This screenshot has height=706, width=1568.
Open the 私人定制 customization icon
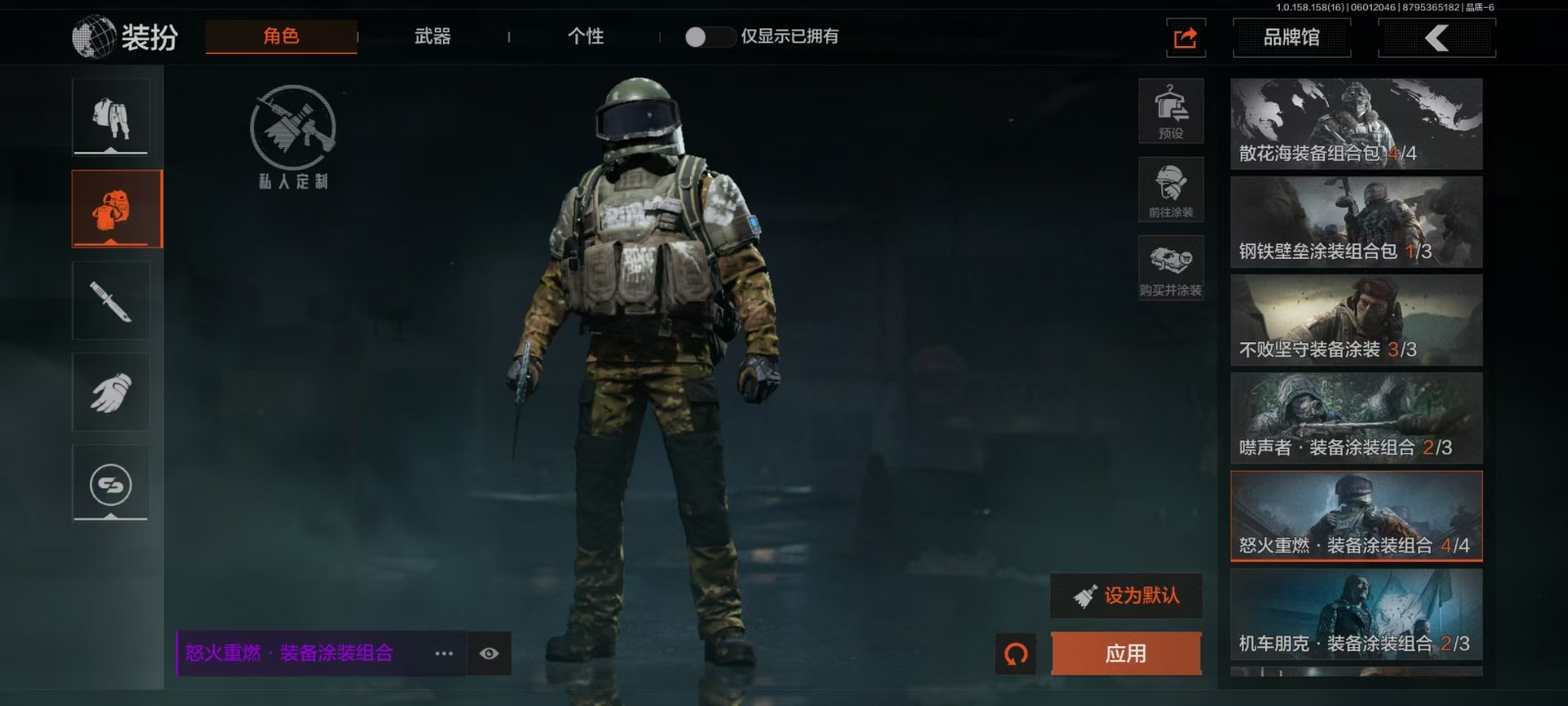[292, 135]
